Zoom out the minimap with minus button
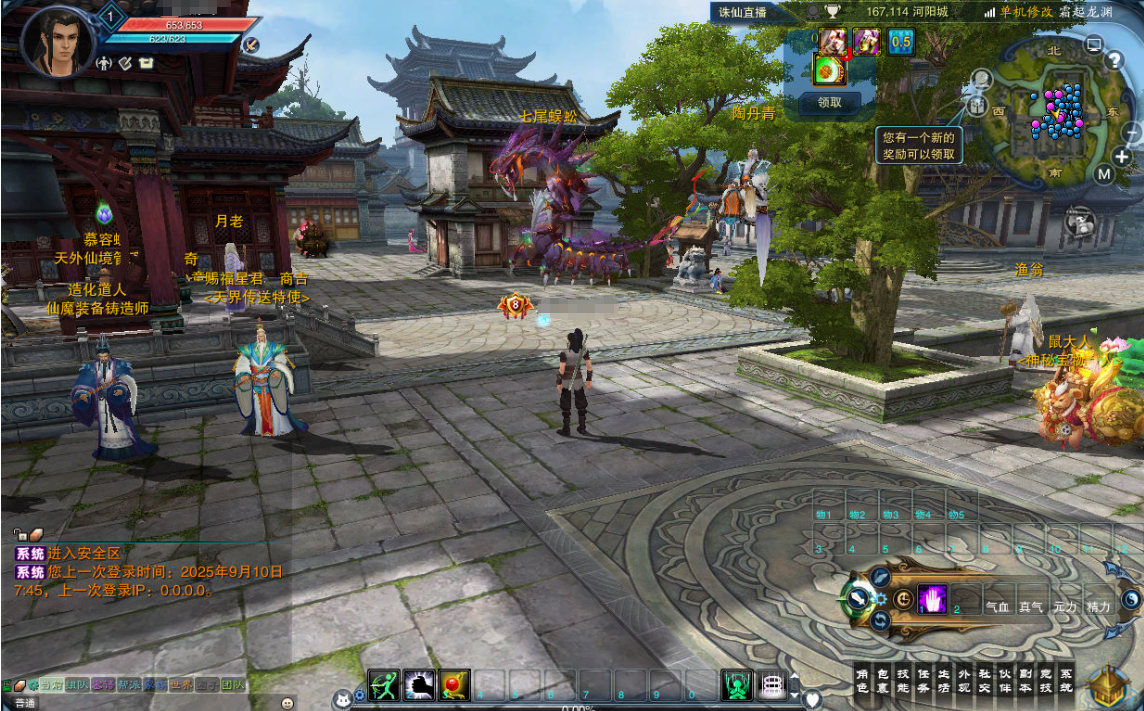The width and height of the screenshot is (1144, 711). pyautogui.click(x=1132, y=131)
